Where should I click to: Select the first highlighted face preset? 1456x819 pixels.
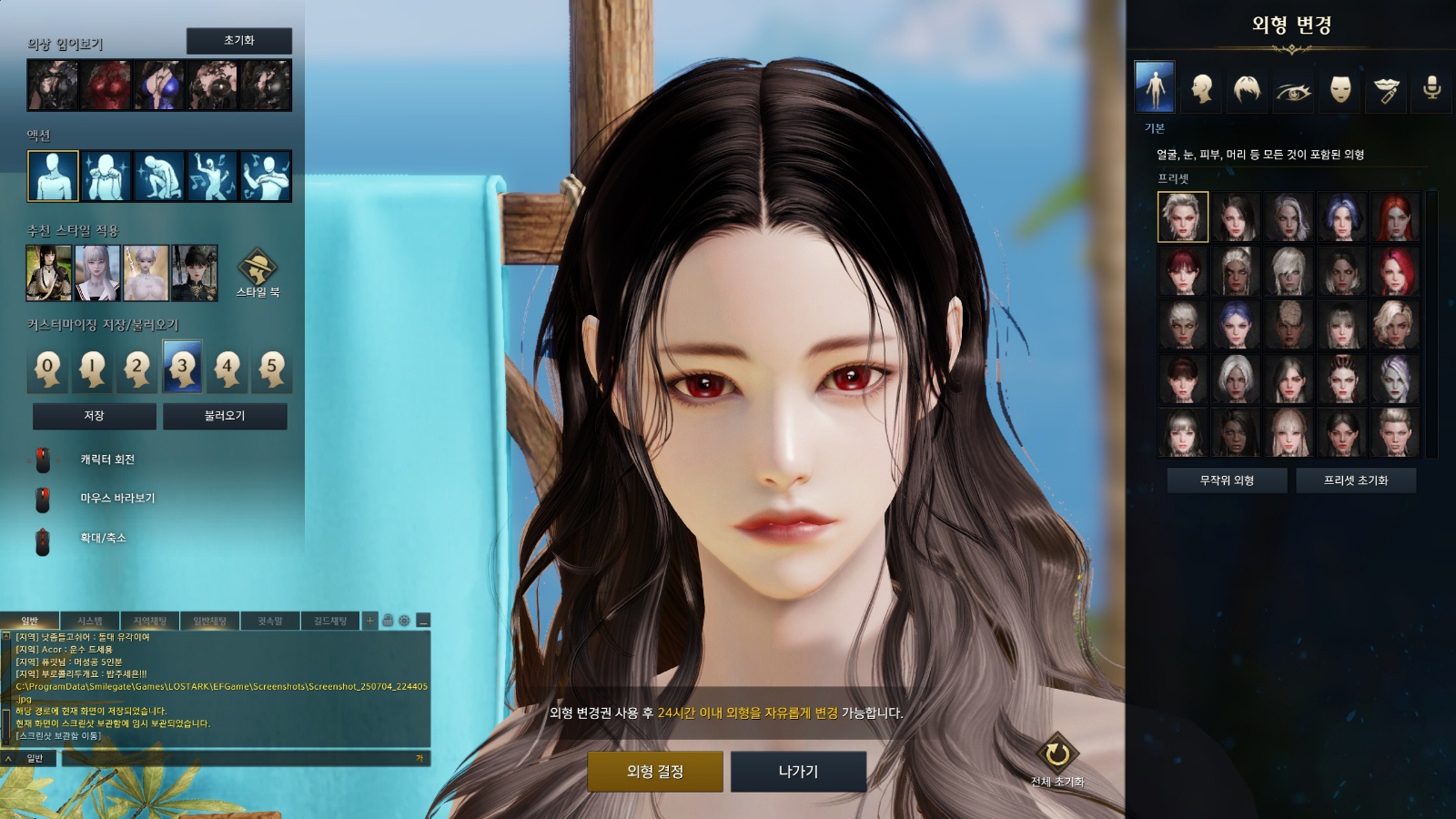tap(1183, 217)
